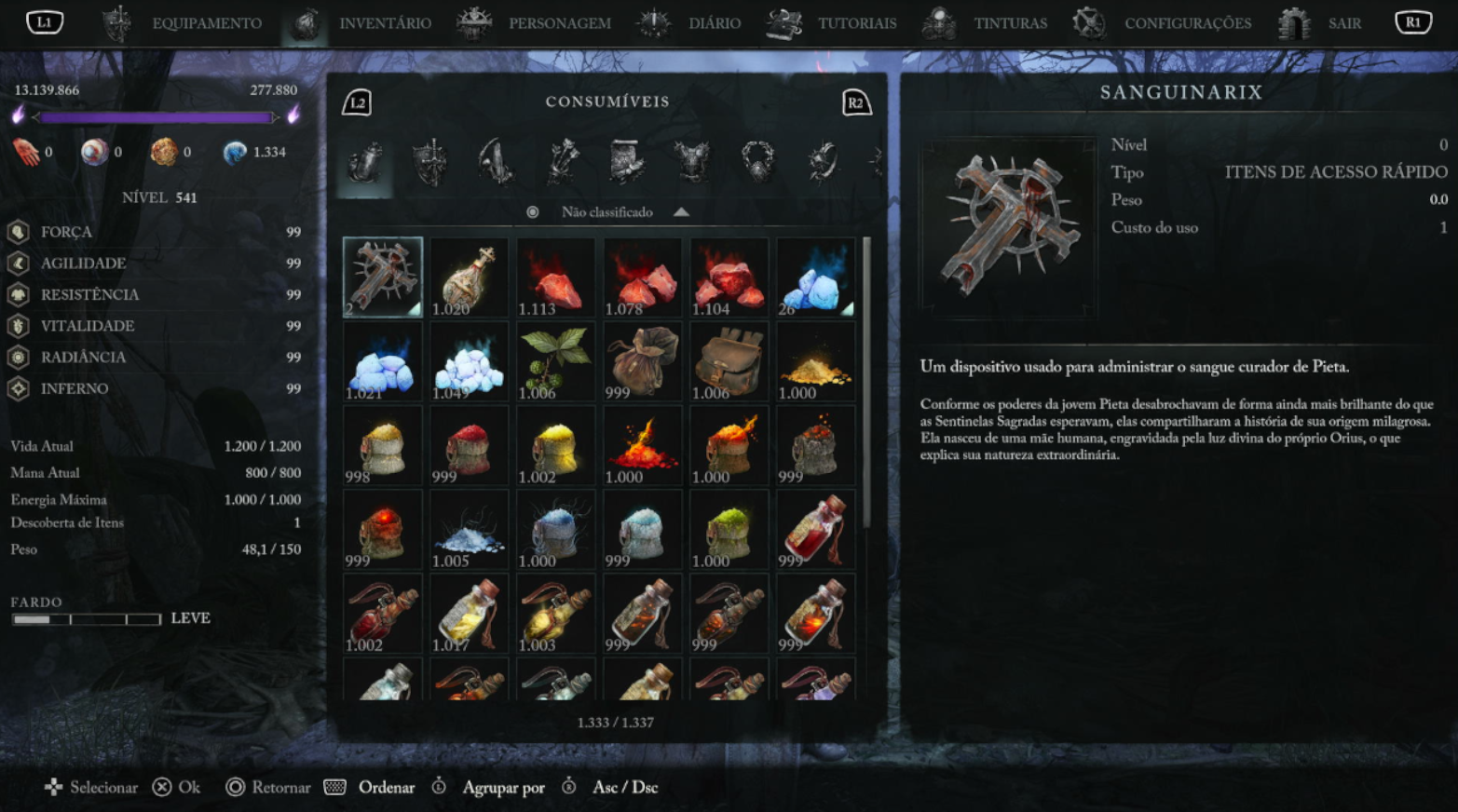
Task: Pick the blue crystal cluster with 26 count
Action: (x=815, y=277)
